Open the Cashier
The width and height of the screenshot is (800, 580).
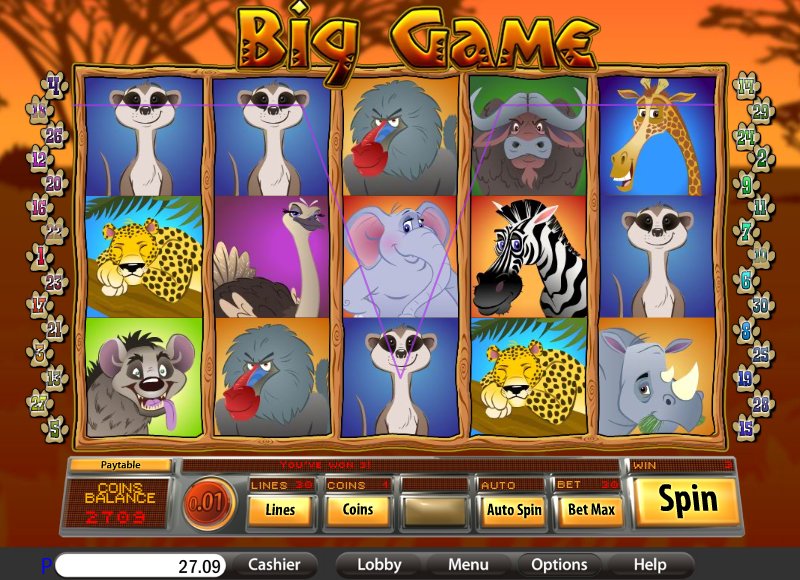click(274, 565)
